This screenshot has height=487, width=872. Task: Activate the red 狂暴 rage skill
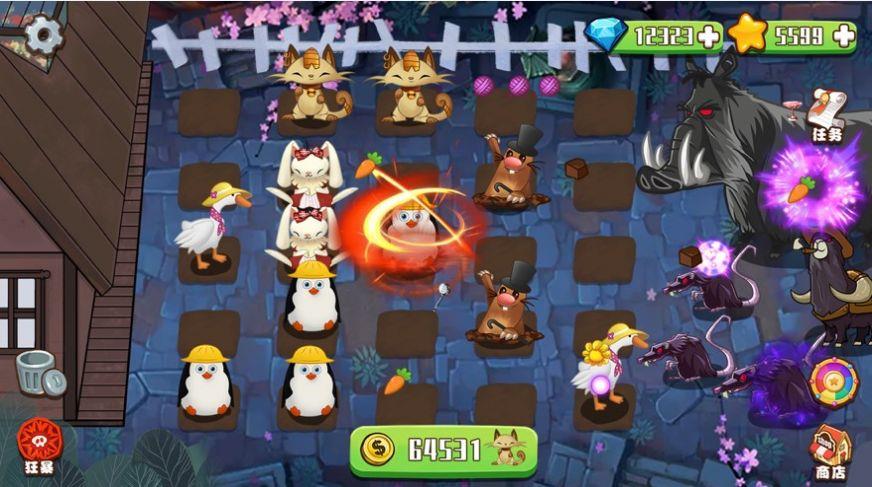(x=37, y=442)
